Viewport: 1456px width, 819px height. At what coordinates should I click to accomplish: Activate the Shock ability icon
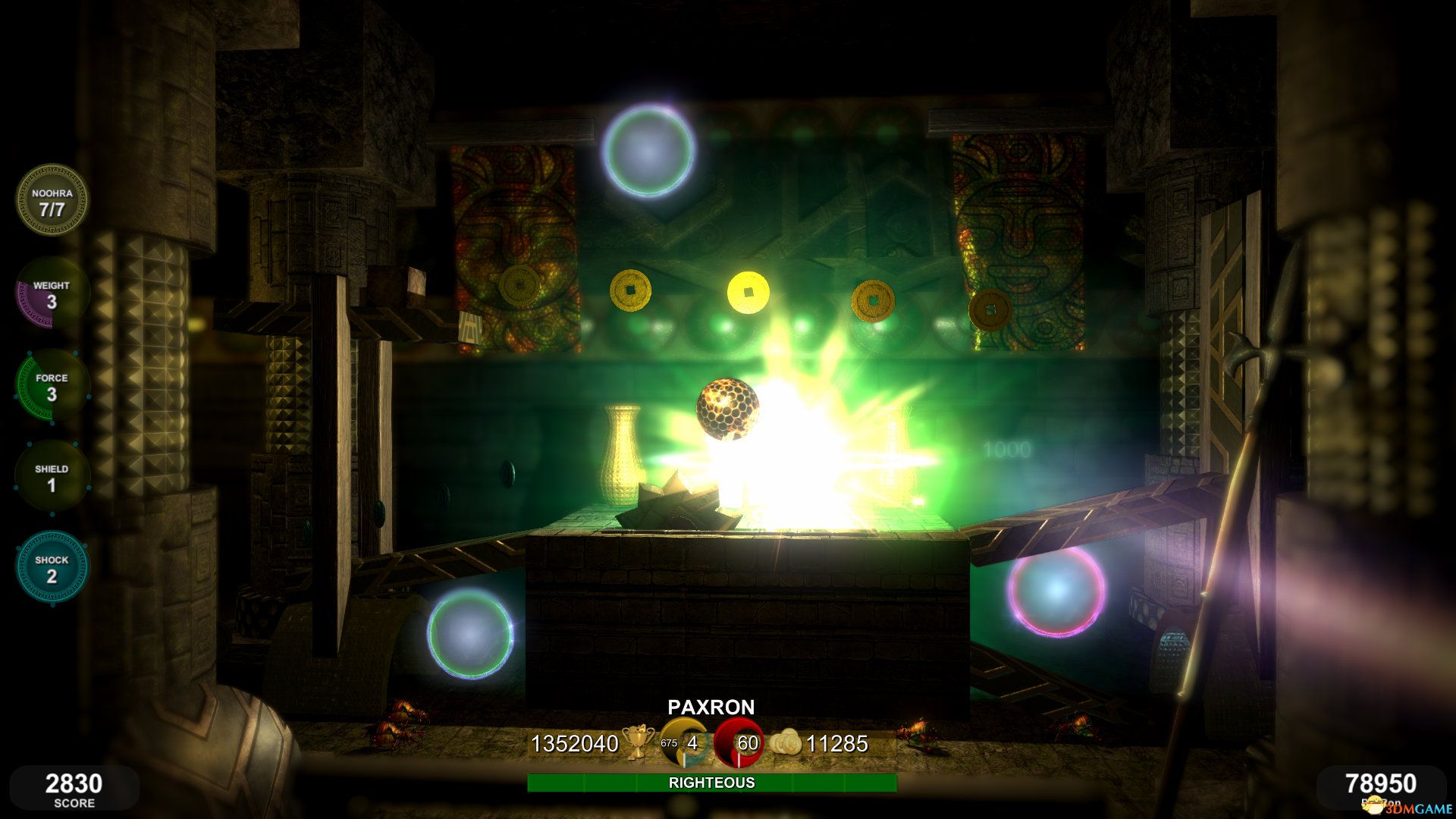pyautogui.click(x=52, y=568)
